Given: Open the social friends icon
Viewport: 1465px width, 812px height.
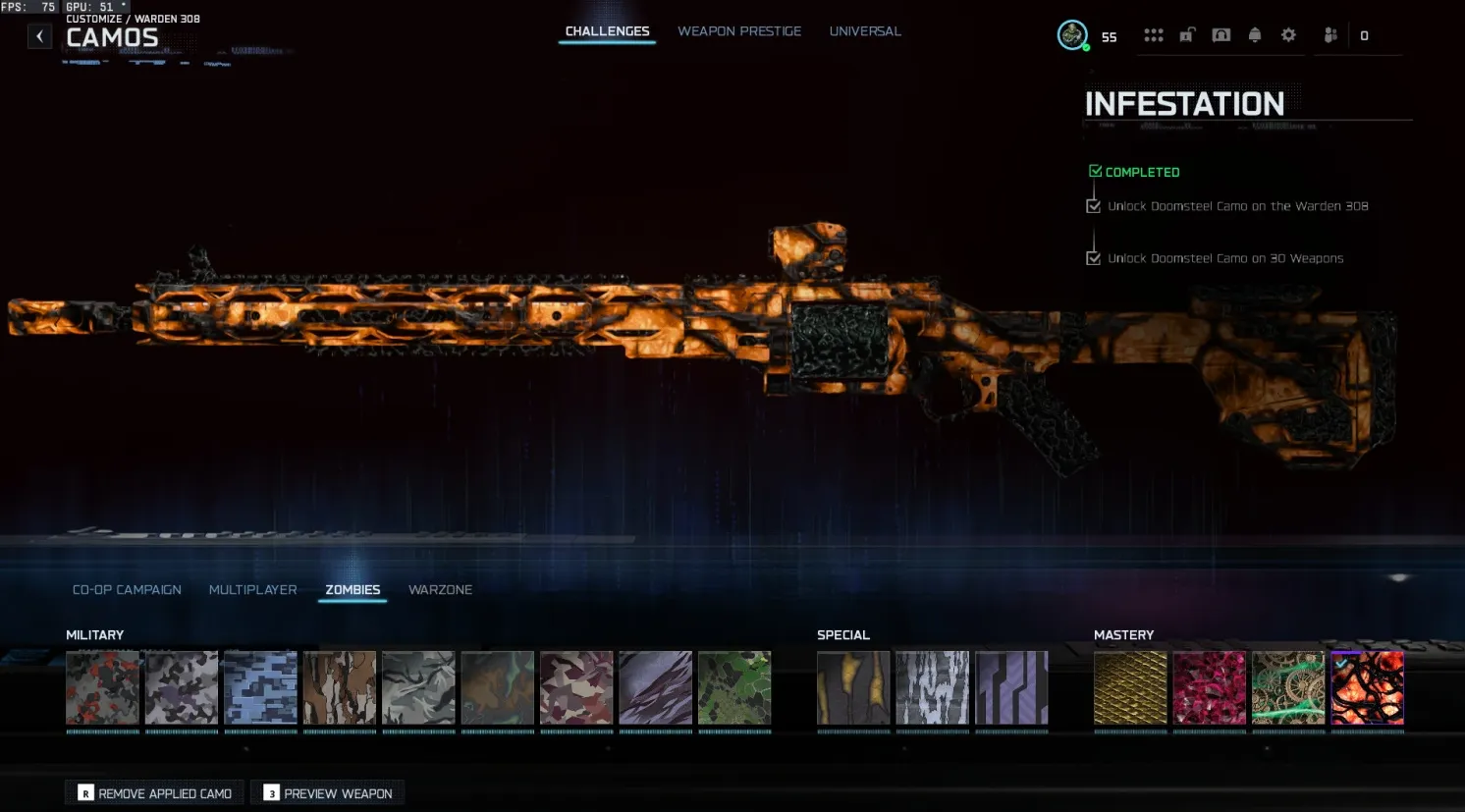Looking at the screenshot, I should [x=1330, y=34].
